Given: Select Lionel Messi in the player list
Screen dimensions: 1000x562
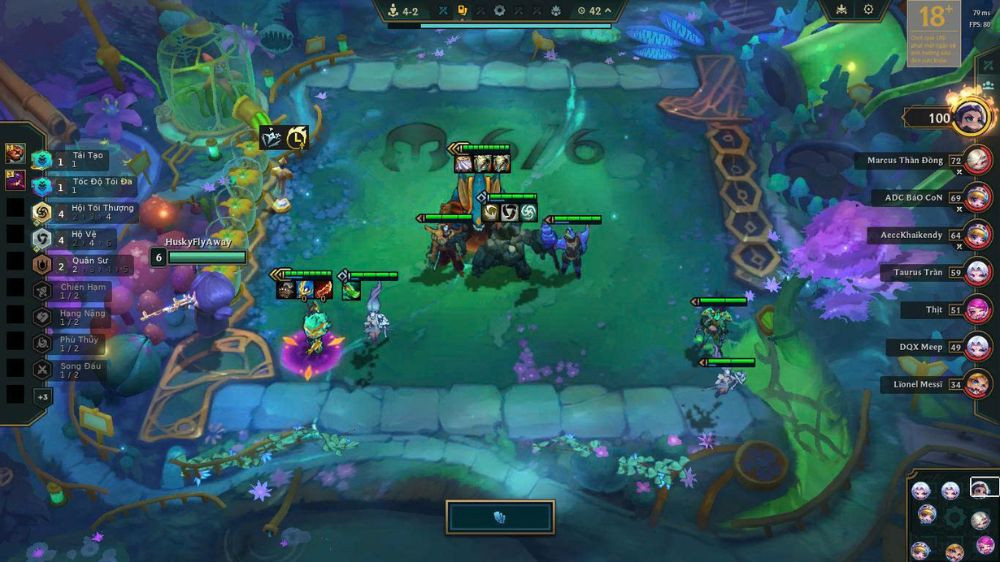Looking at the screenshot, I should coord(978,384).
